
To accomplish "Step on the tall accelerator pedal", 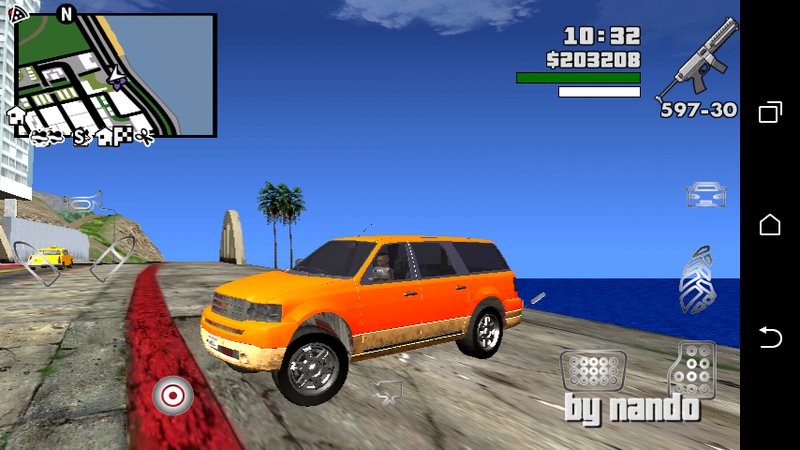I will (692, 370).
